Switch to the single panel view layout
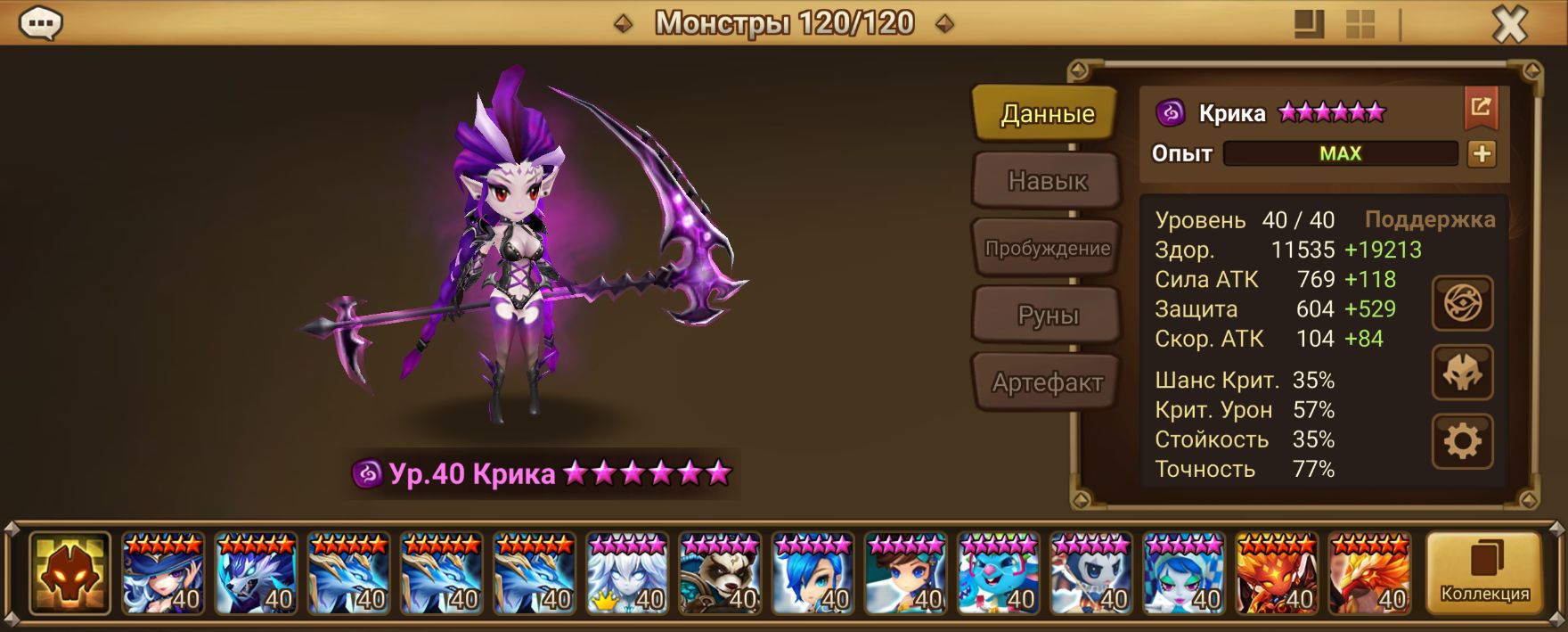Image resolution: width=1568 pixels, height=632 pixels. [x=1309, y=24]
